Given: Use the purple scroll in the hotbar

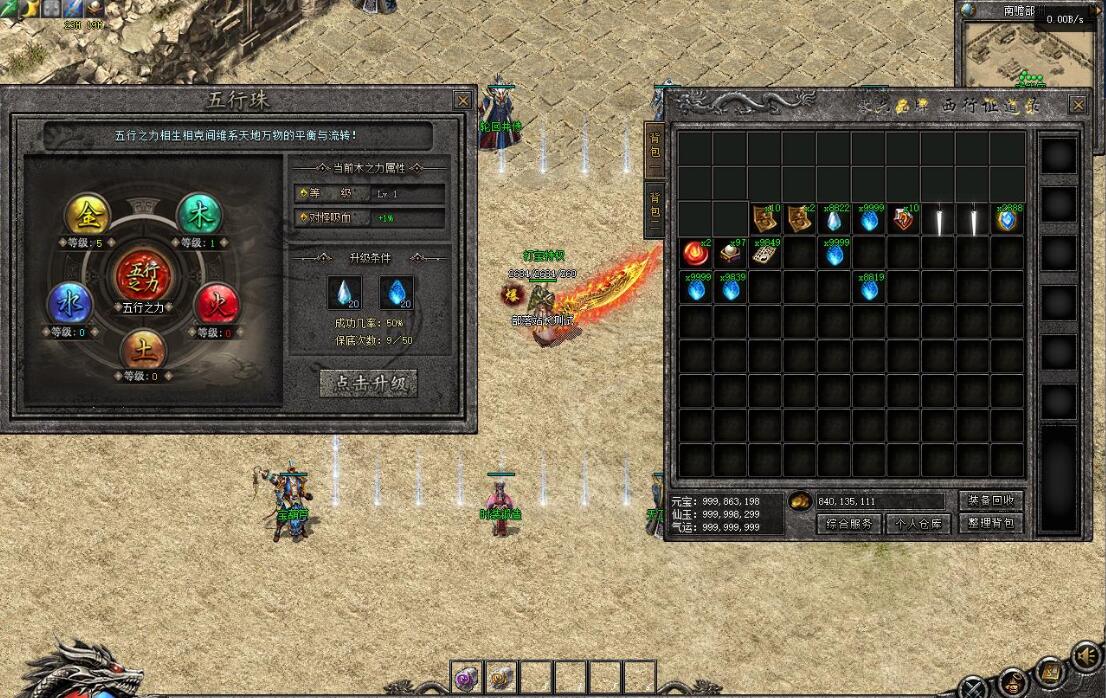Looking at the screenshot, I should (x=467, y=677).
